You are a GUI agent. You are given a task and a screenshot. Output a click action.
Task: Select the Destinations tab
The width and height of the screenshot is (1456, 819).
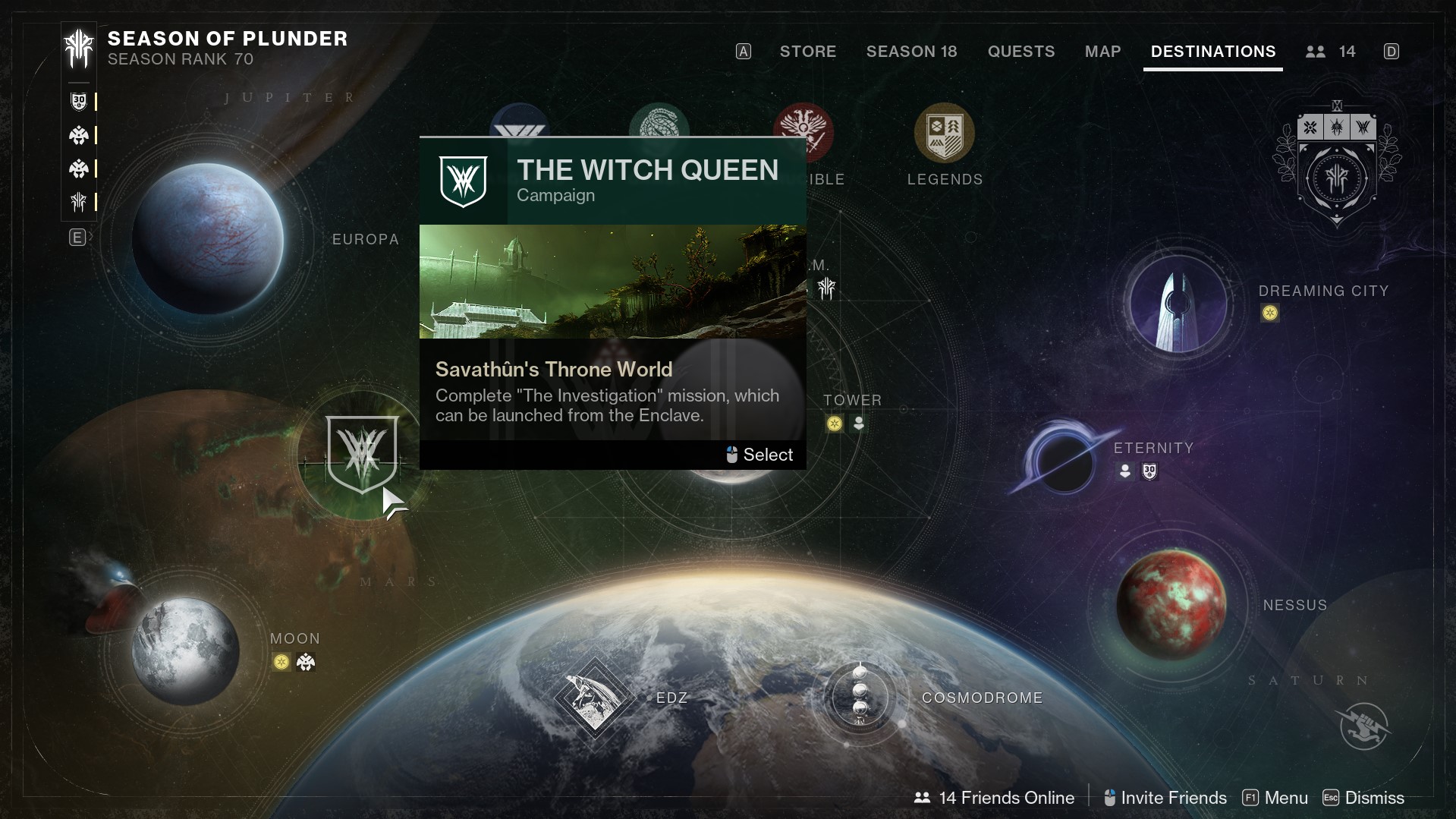point(1212,52)
